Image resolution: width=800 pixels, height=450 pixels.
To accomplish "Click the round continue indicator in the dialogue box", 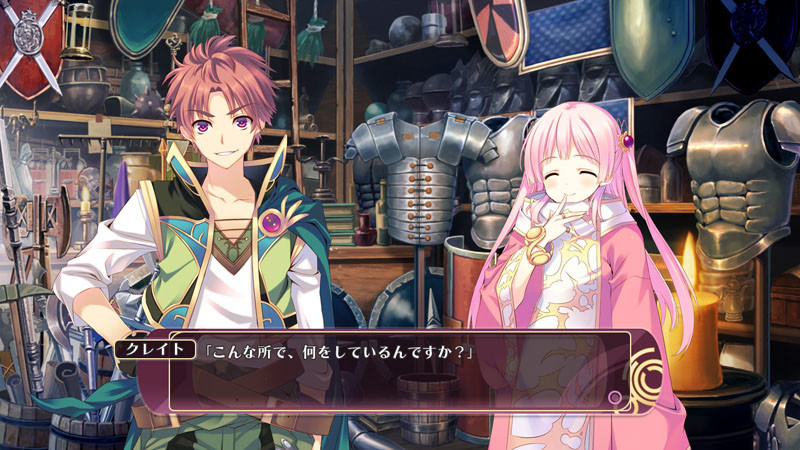I will click(615, 398).
